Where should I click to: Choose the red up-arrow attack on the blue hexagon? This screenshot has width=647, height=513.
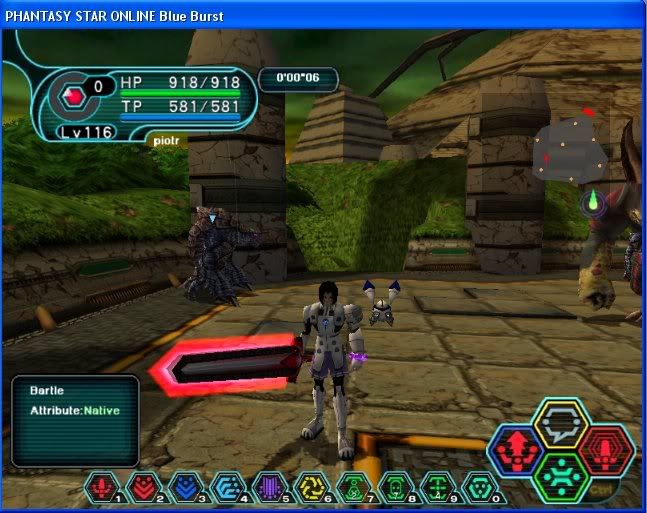tap(517, 450)
